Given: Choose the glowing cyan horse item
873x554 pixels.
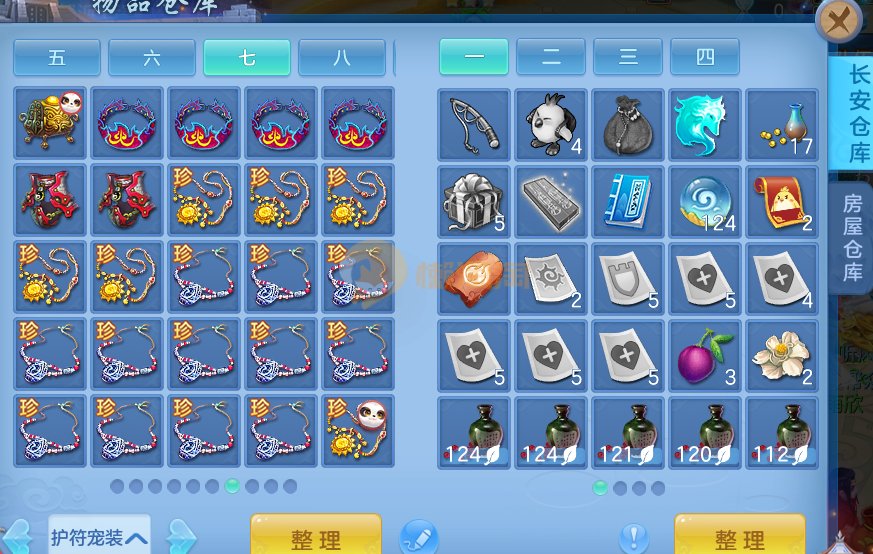Looking at the screenshot, I should coord(705,124).
